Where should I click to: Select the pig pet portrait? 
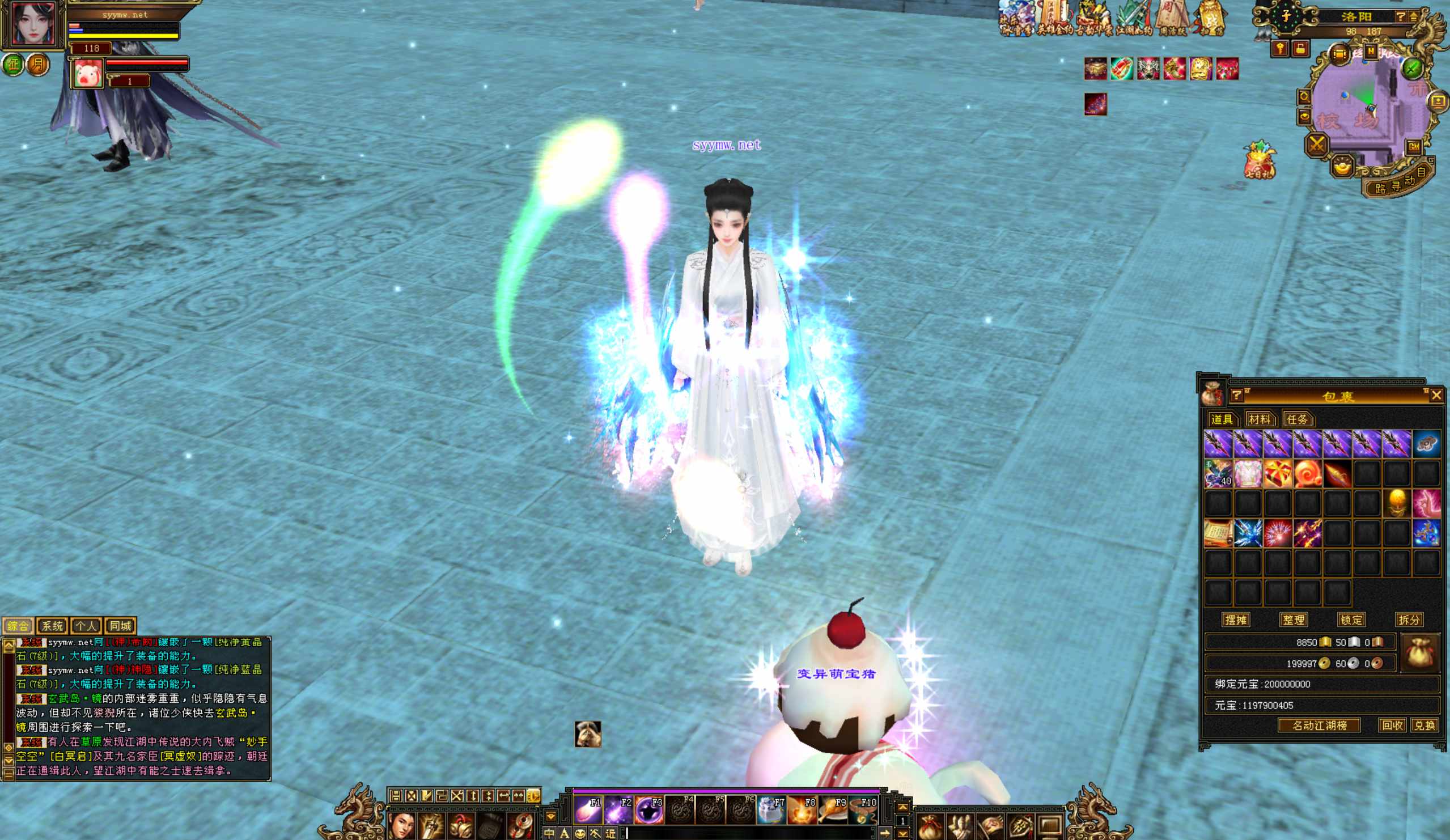(x=88, y=74)
